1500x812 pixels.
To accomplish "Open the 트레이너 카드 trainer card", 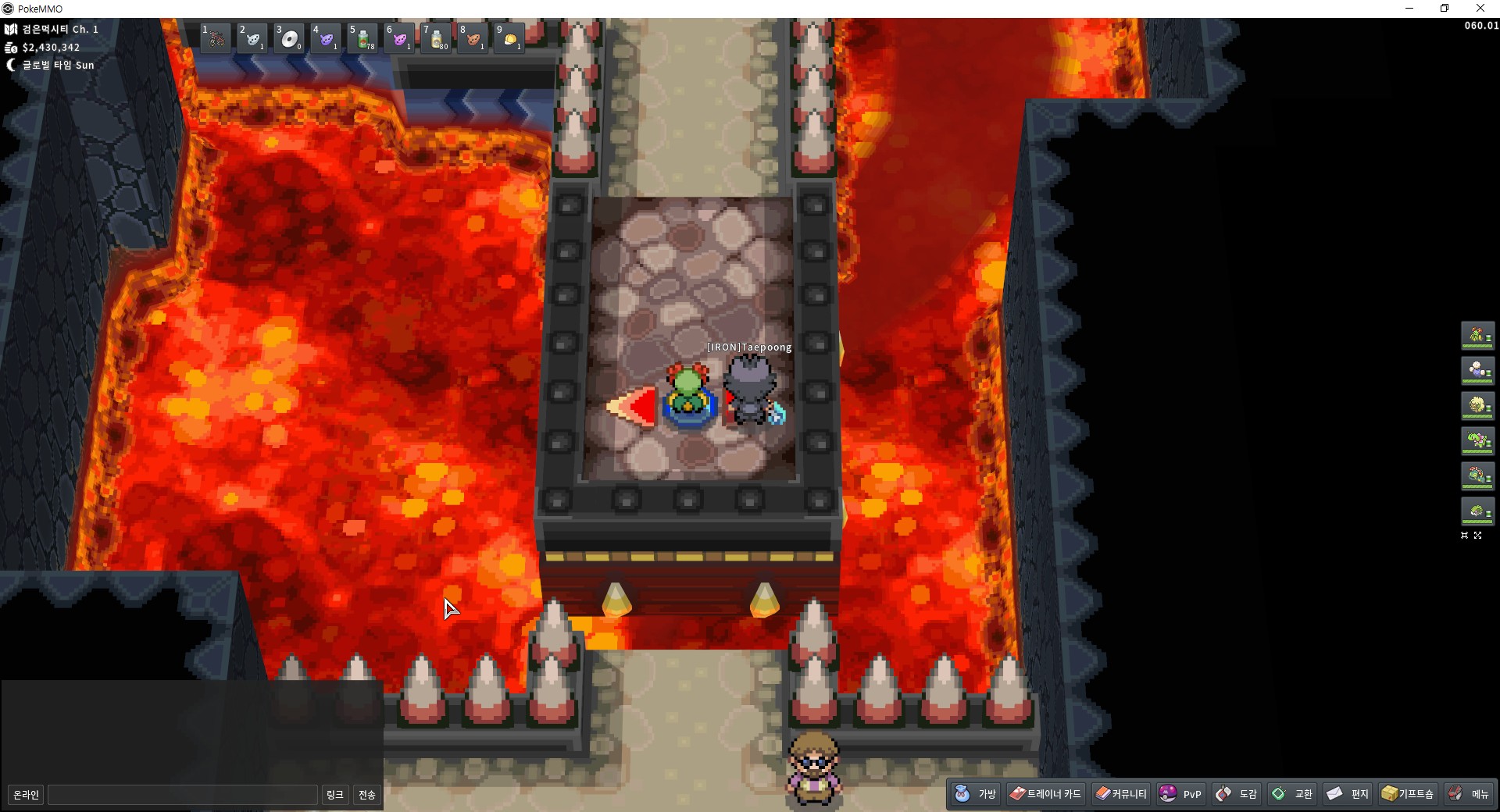I will coord(1045,794).
